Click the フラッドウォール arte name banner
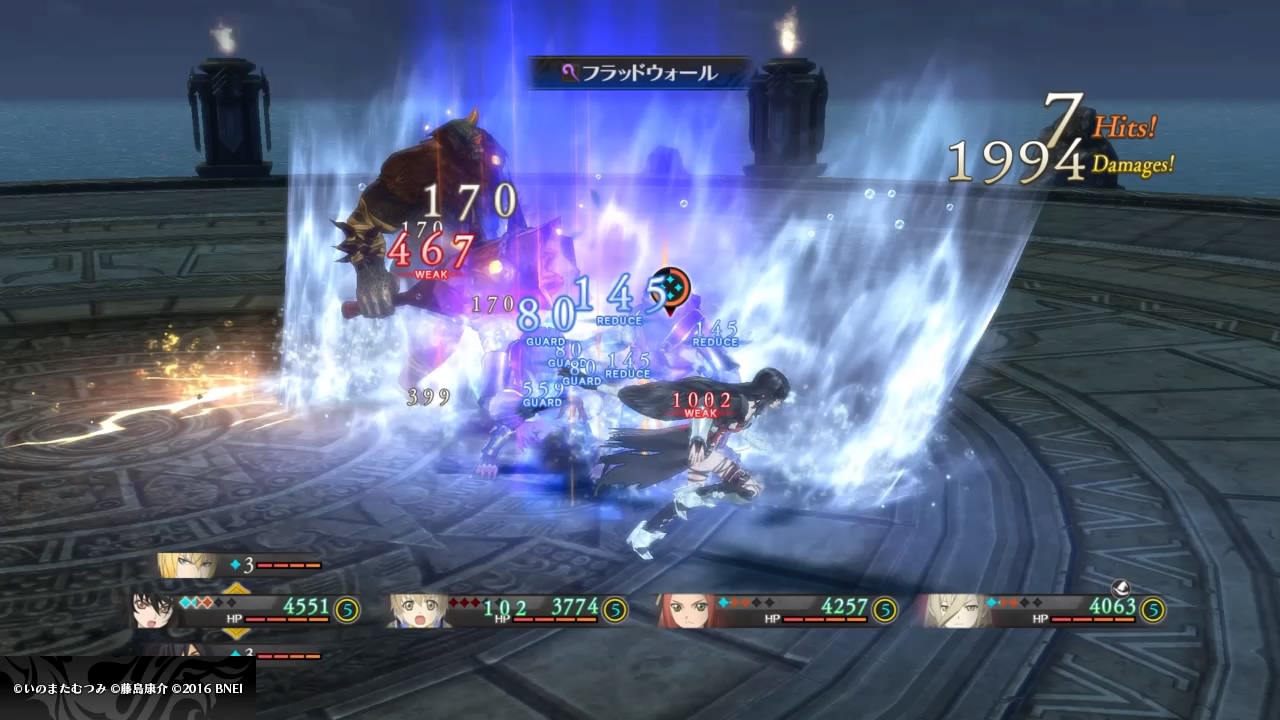 640,73
